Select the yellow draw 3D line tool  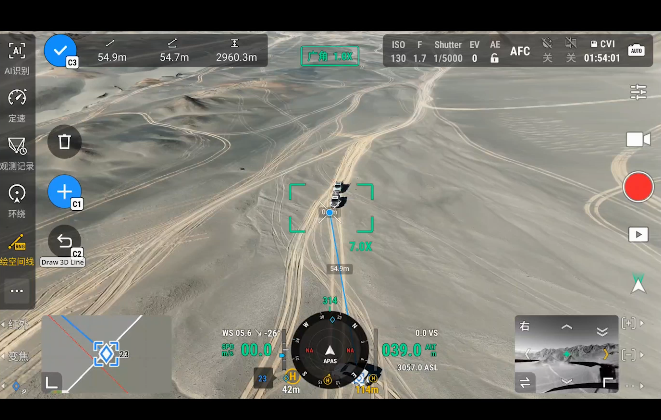tap(17, 246)
